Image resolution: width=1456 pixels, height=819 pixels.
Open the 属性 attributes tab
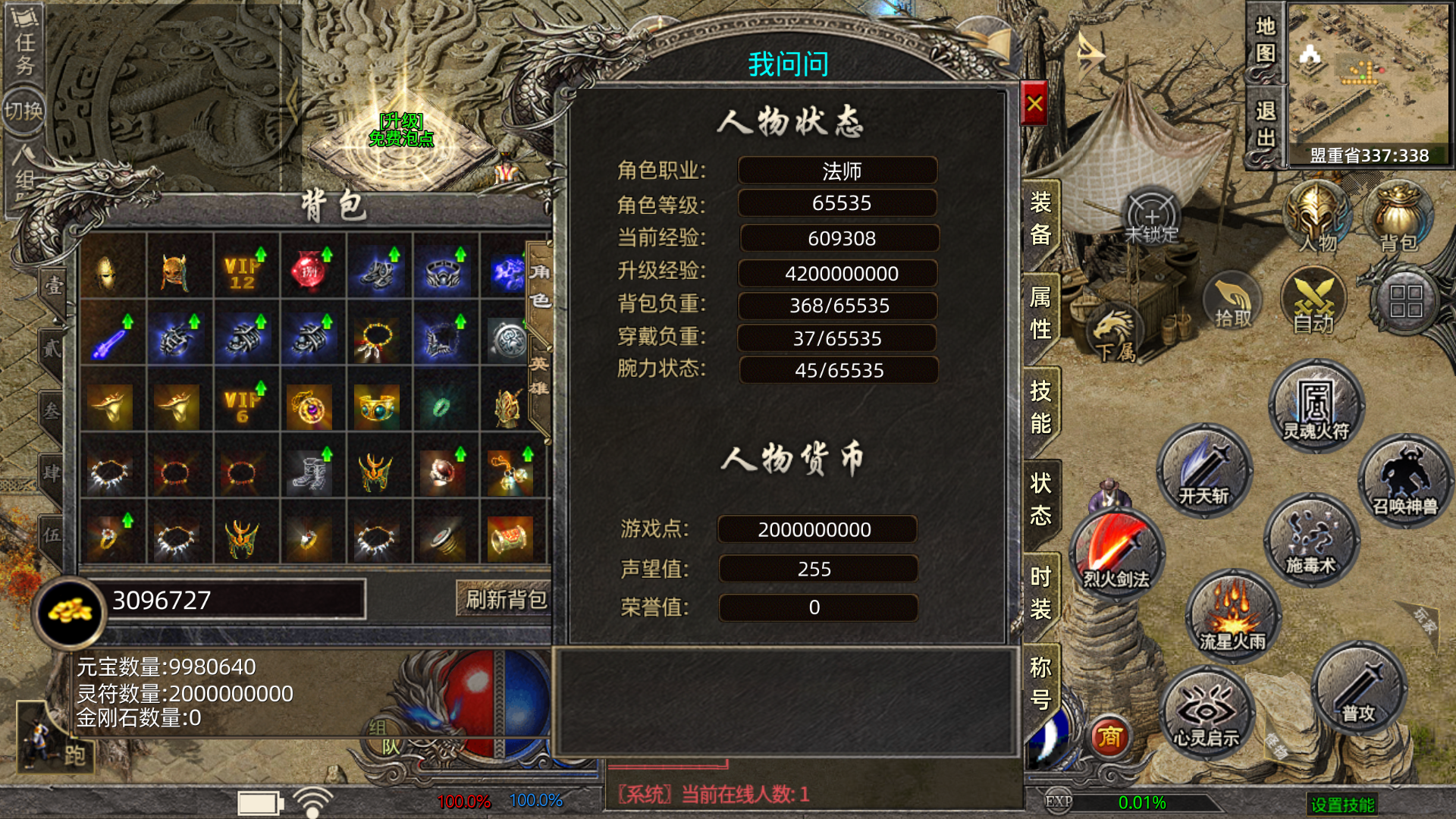(x=1040, y=312)
